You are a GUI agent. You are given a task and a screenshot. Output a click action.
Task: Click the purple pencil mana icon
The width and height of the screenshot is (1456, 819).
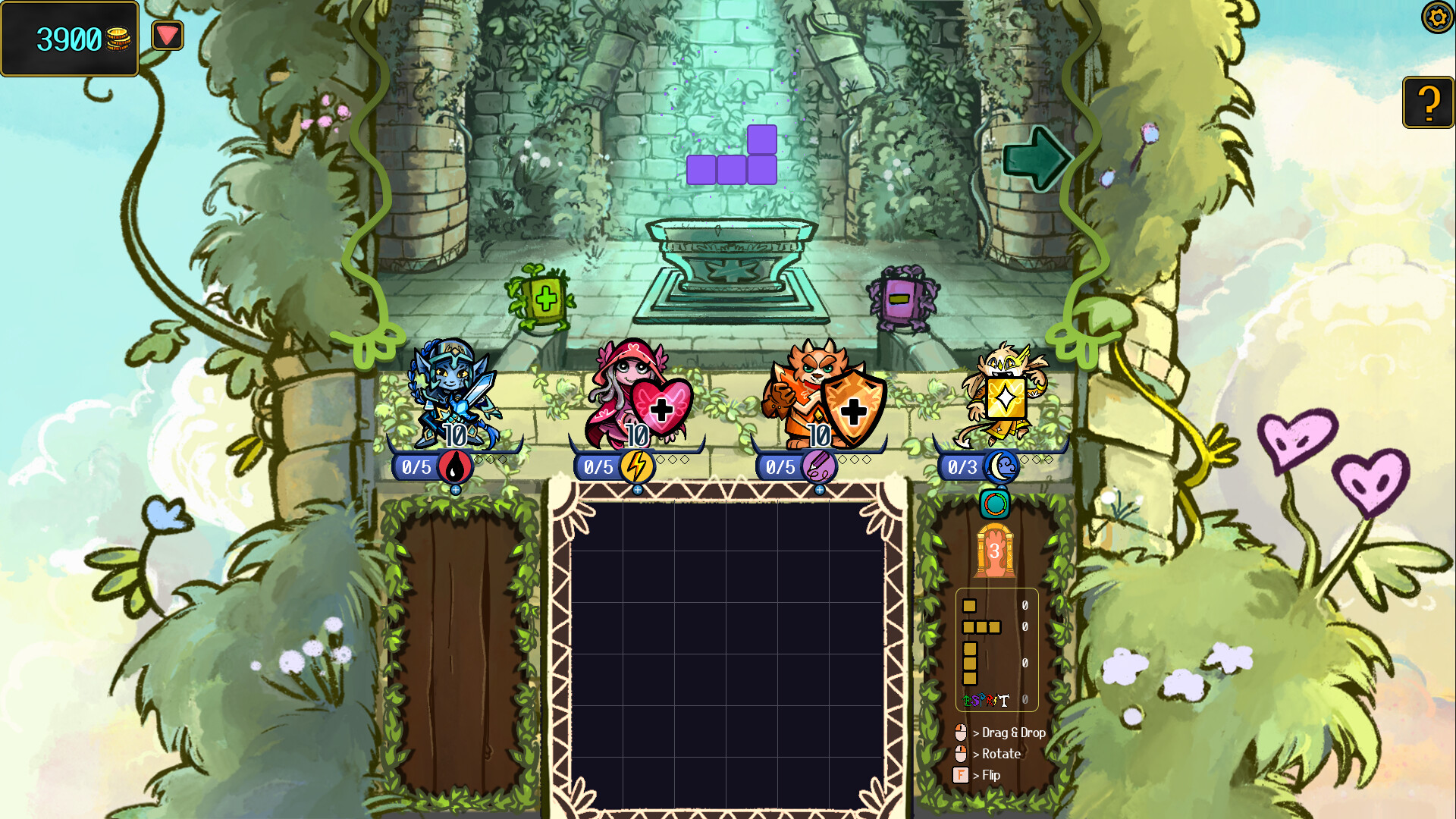tap(820, 467)
